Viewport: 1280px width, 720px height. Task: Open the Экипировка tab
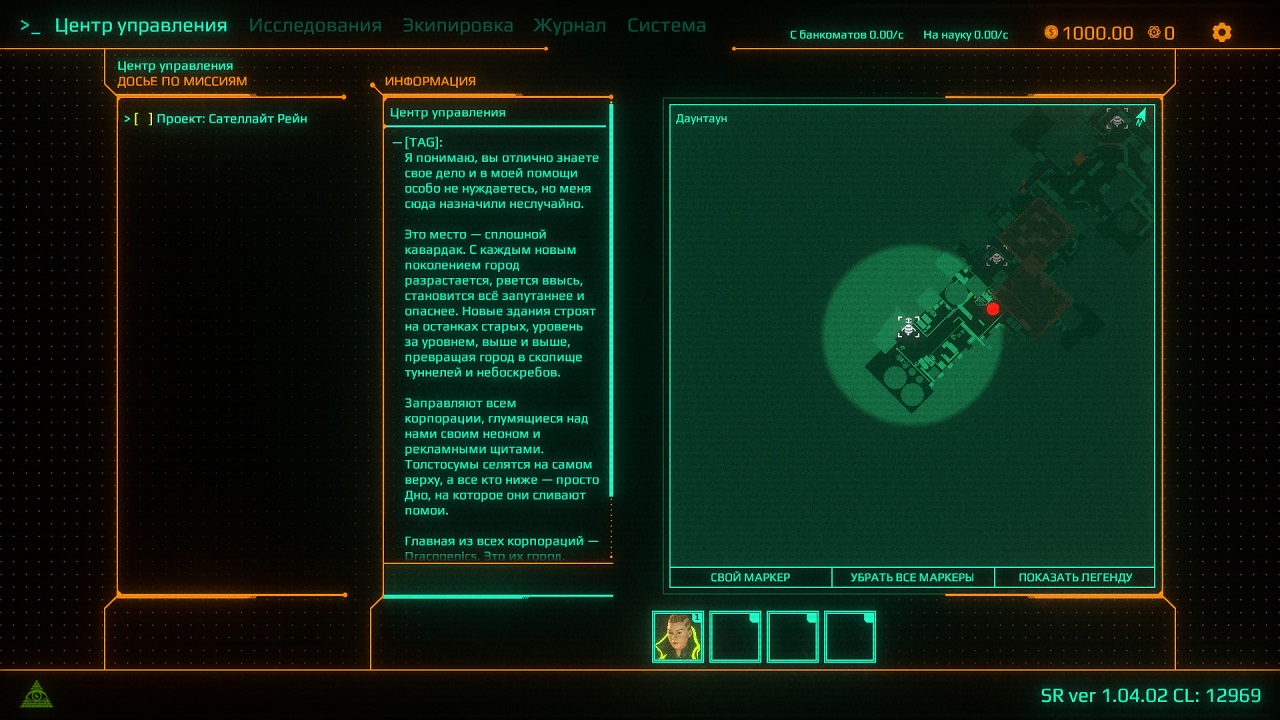pos(458,26)
